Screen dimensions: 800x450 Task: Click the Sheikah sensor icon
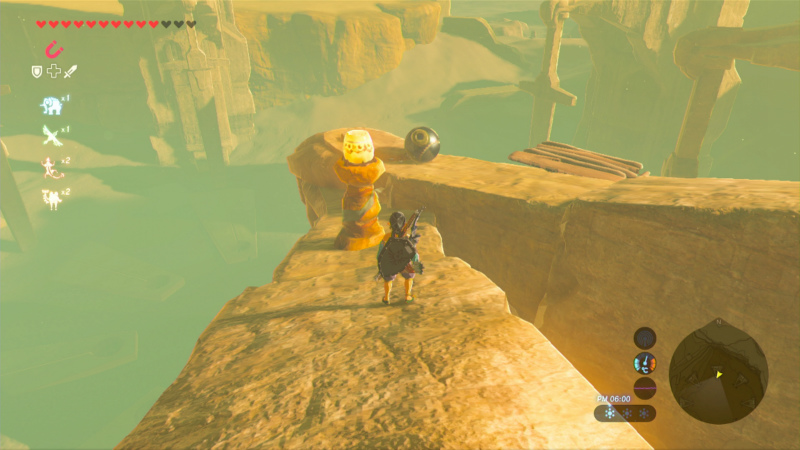click(645, 338)
